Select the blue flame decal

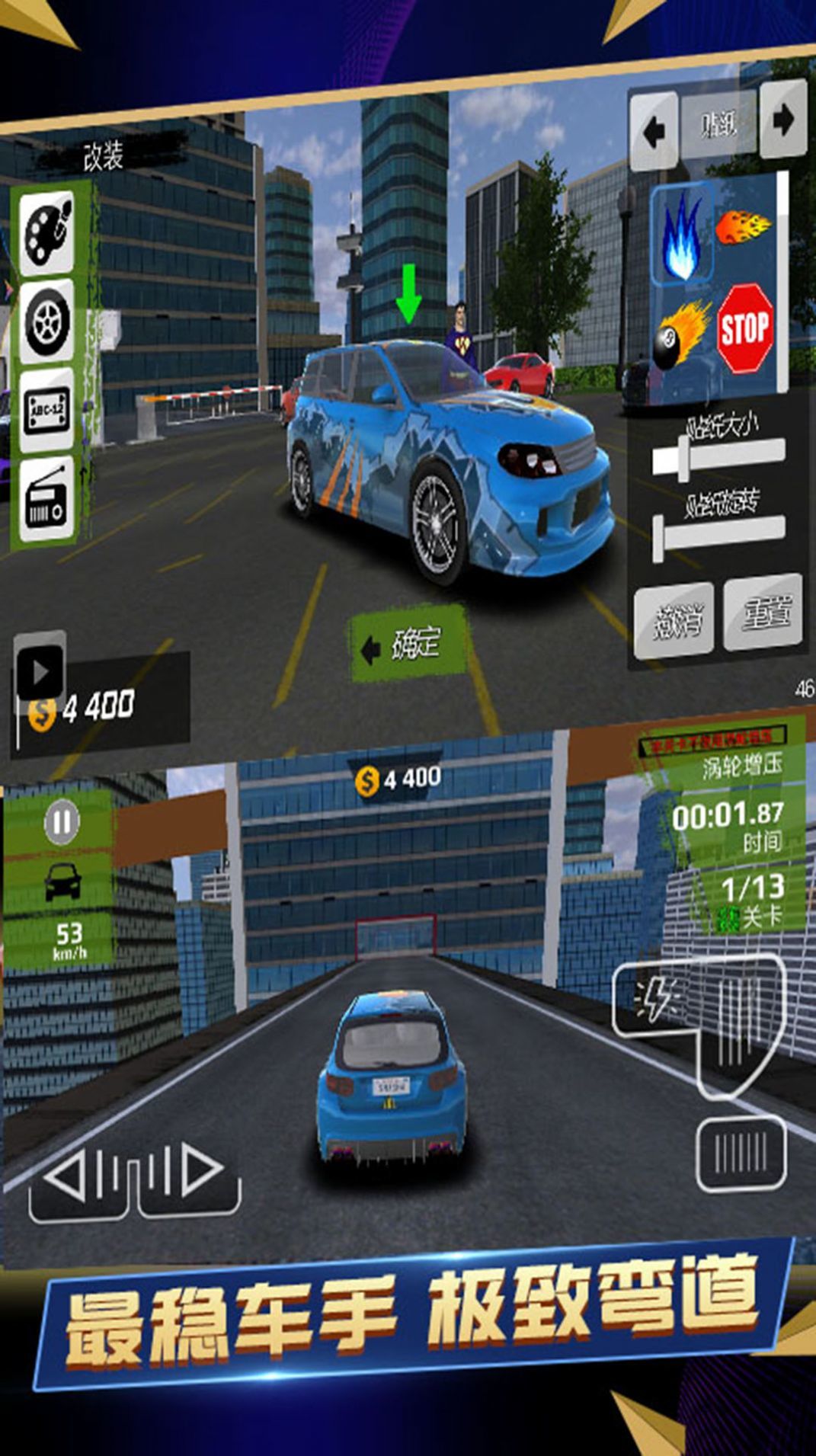(x=682, y=235)
